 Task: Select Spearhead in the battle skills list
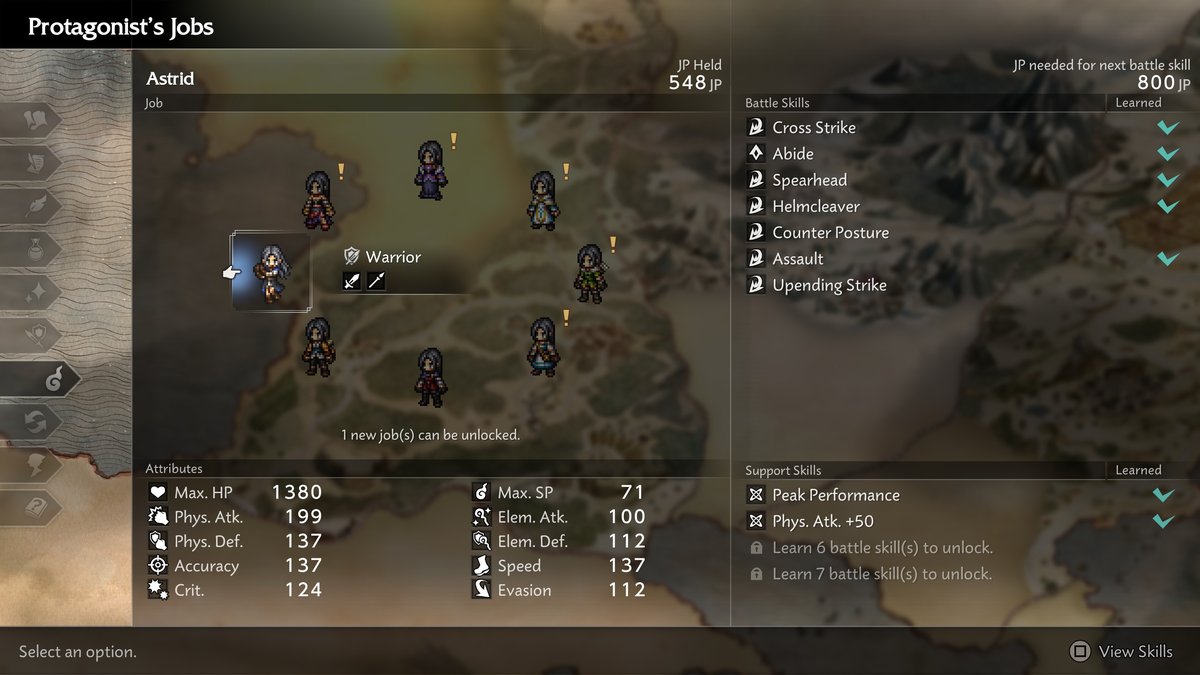click(809, 180)
